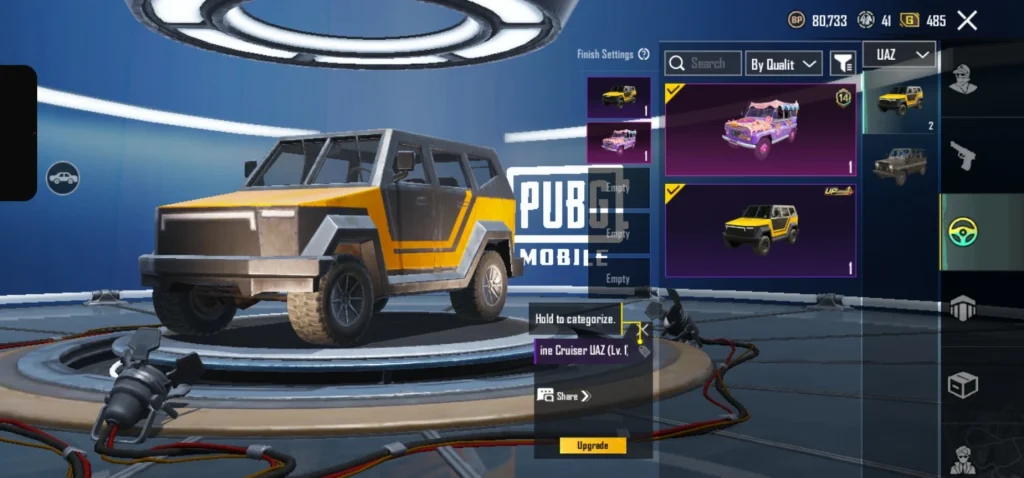The height and width of the screenshot is (478, 1024).
Task: Open the filter options button
Action: point(843,63)
